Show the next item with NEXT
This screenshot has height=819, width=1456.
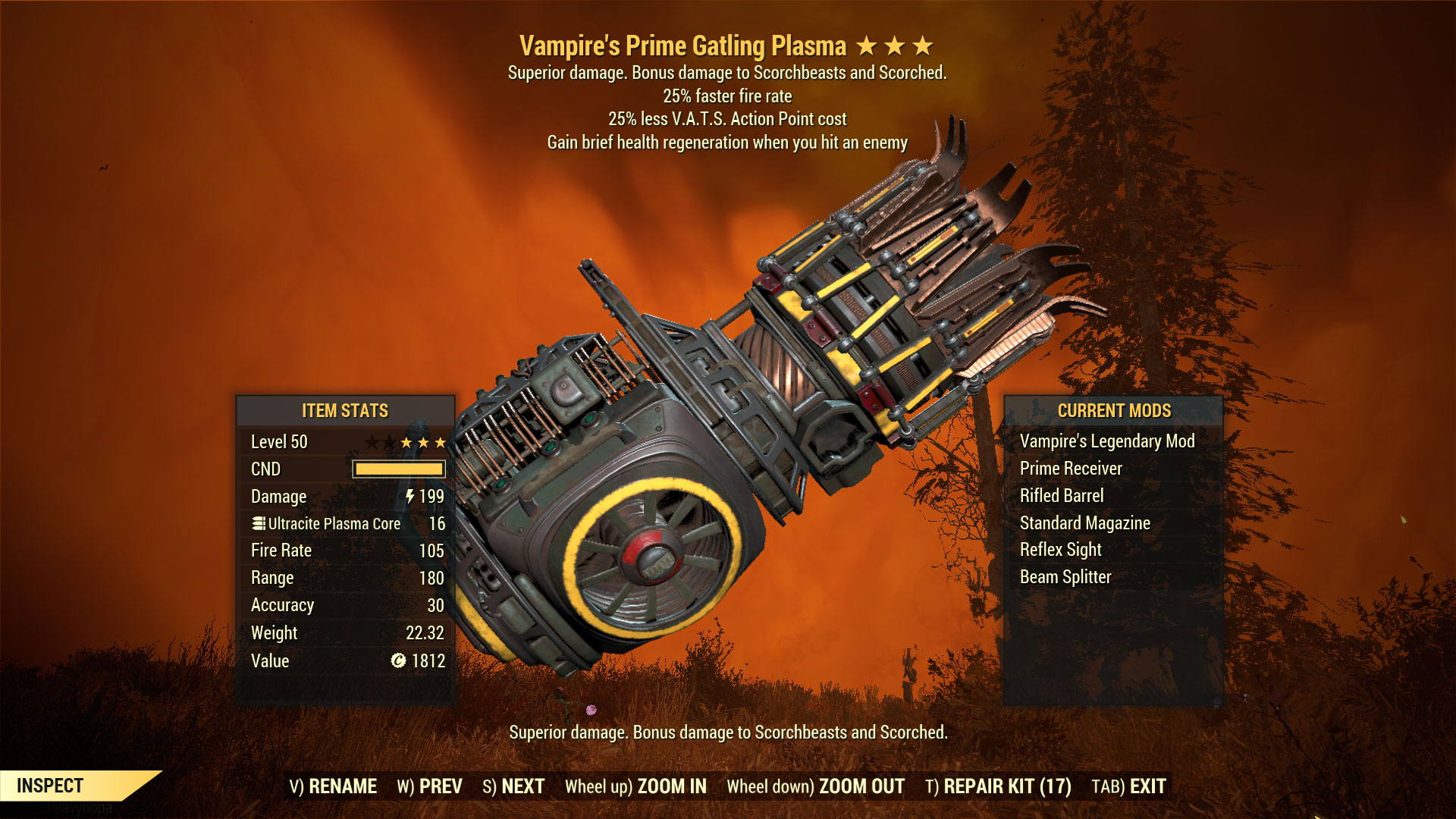[x=513, y=786]
